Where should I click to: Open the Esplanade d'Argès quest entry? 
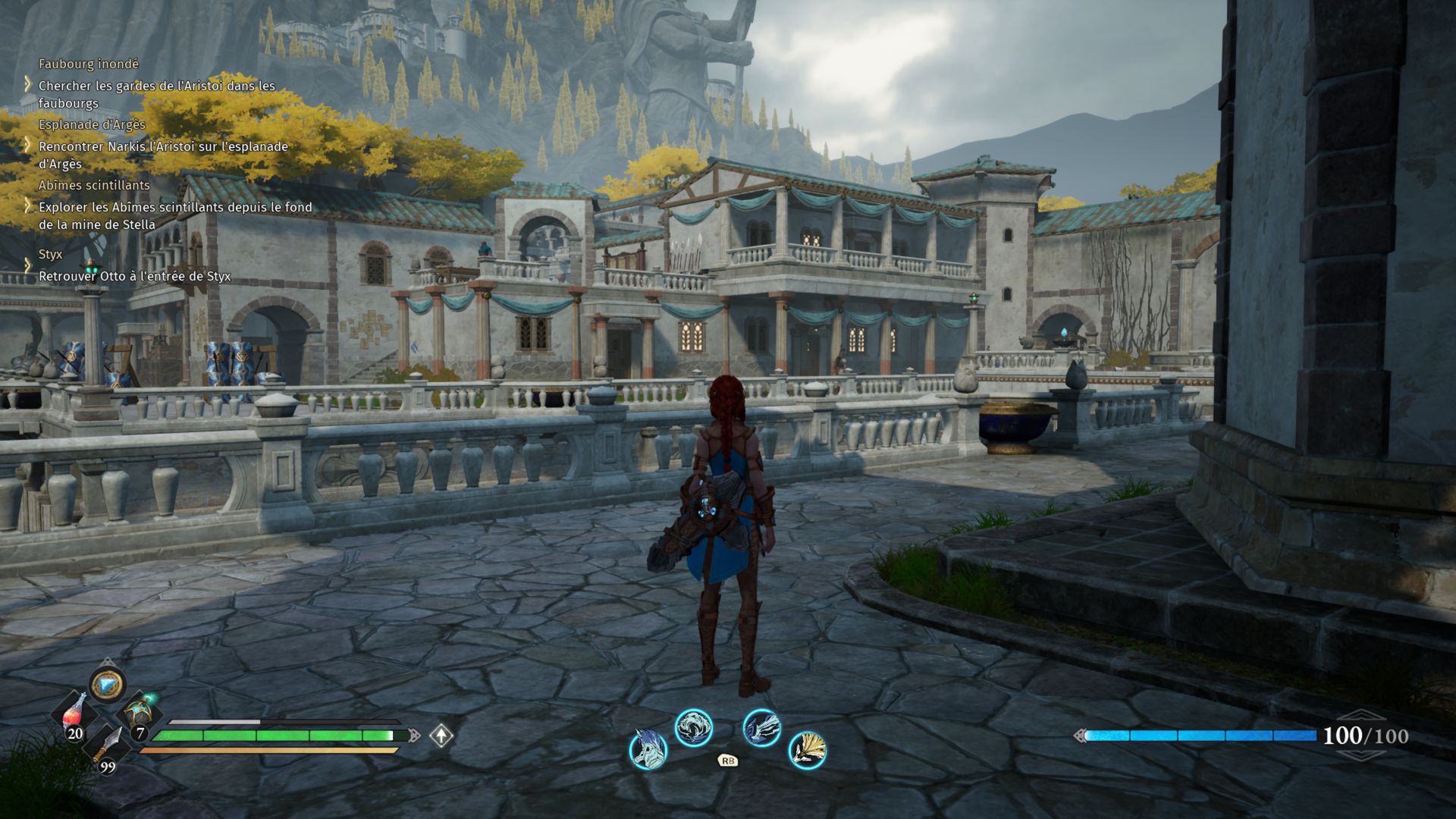(163, 155)
